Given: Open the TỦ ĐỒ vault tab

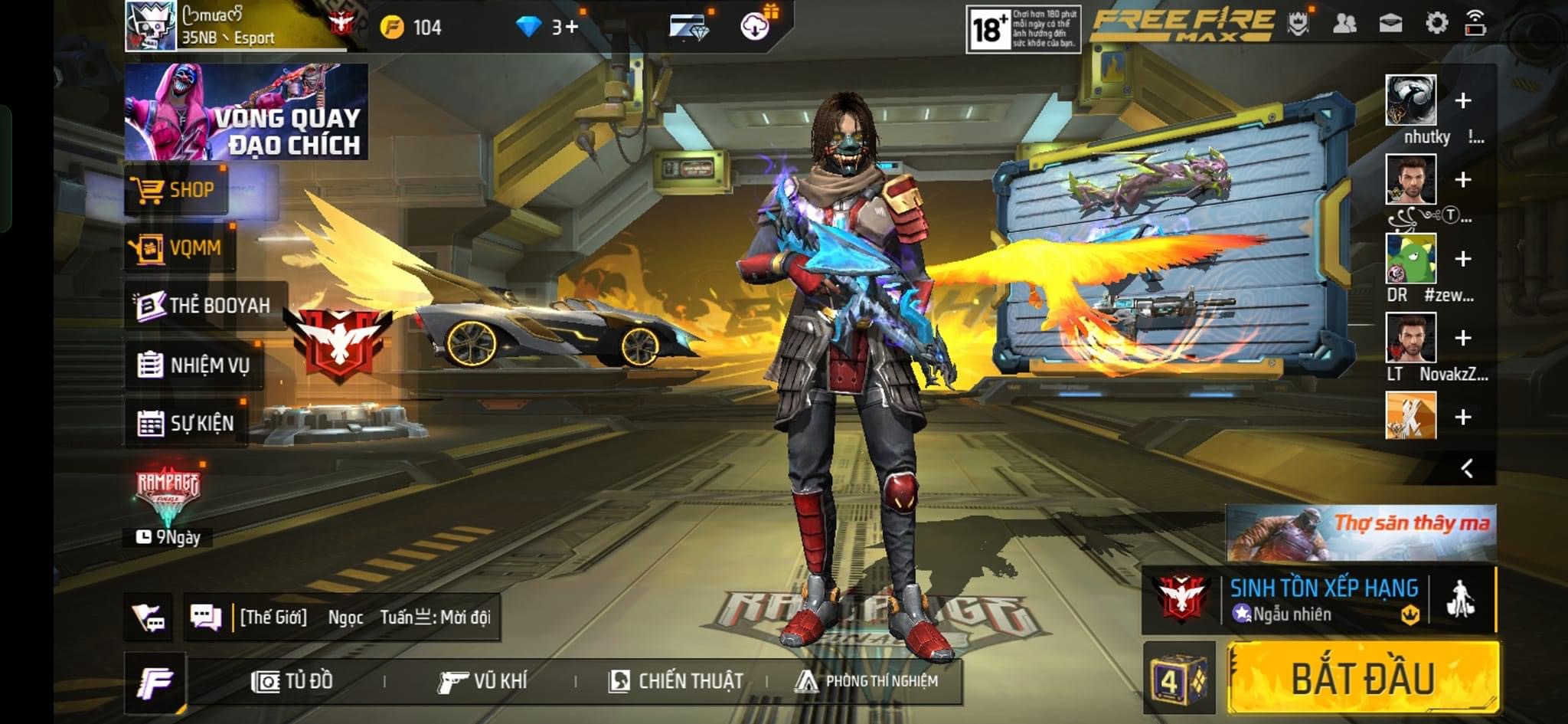Looking at the screenshot, I should coord(292,681).
